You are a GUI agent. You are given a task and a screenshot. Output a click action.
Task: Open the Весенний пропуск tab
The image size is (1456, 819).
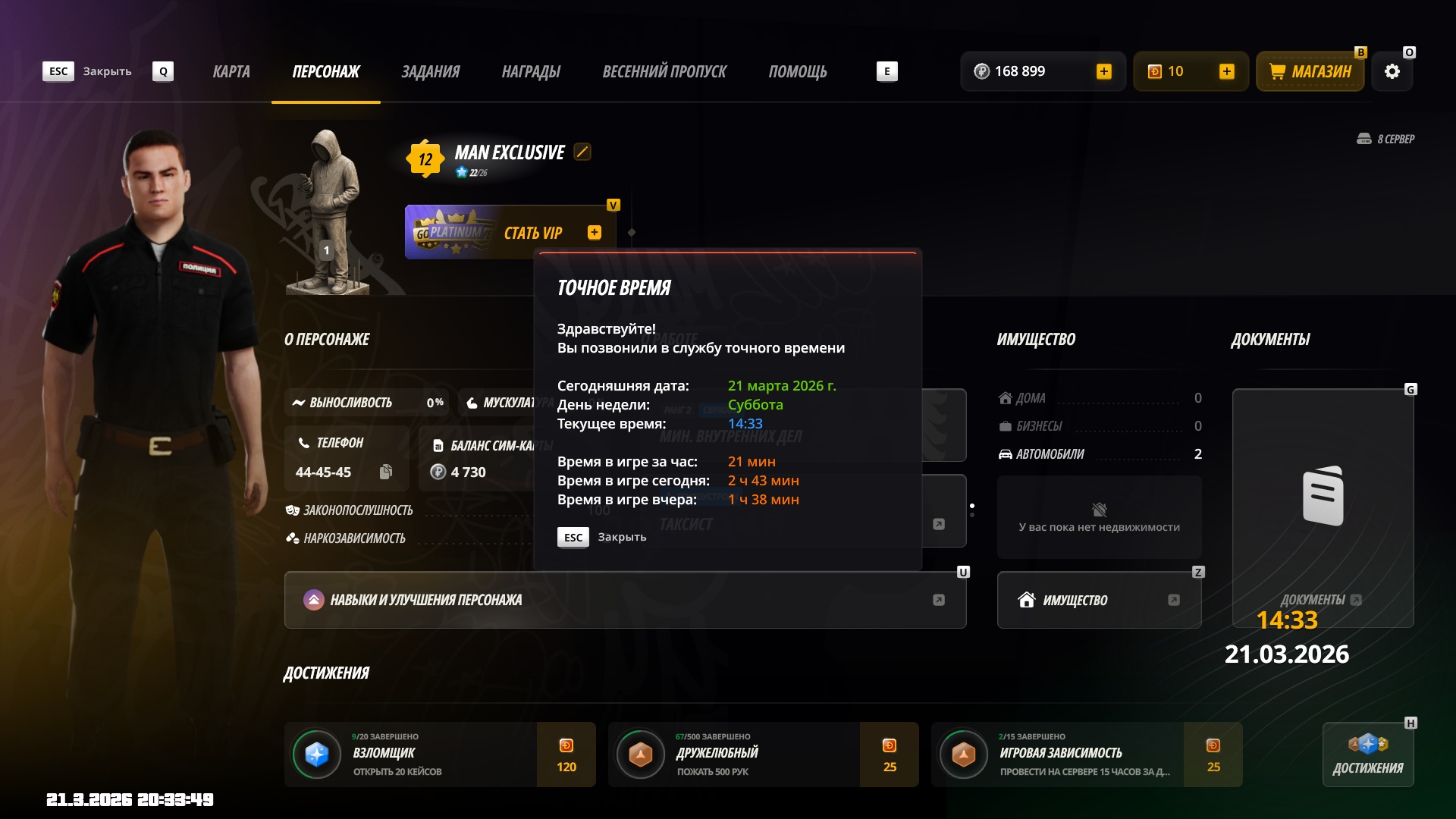pyautogui.click(x=664, y=71)
